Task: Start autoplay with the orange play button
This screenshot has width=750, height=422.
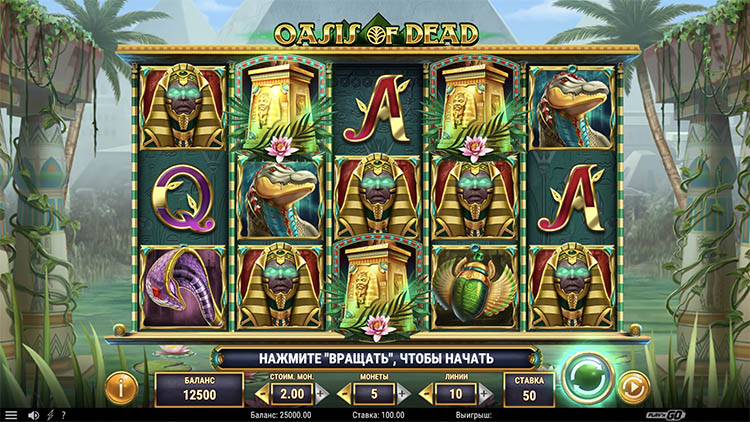Action: click(x=633, y=385)
